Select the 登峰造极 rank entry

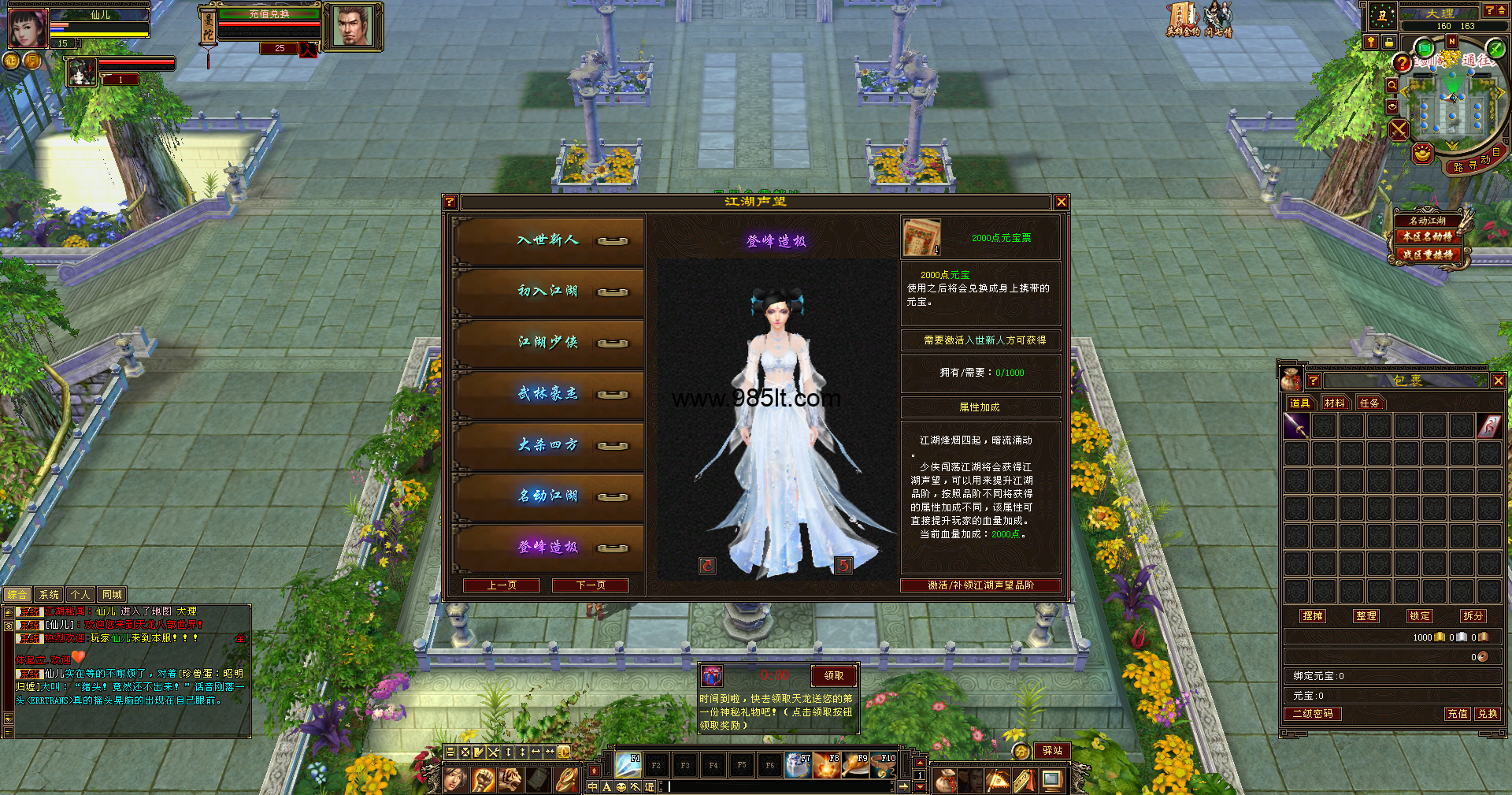pyautogui.click(x=548, y=547)
